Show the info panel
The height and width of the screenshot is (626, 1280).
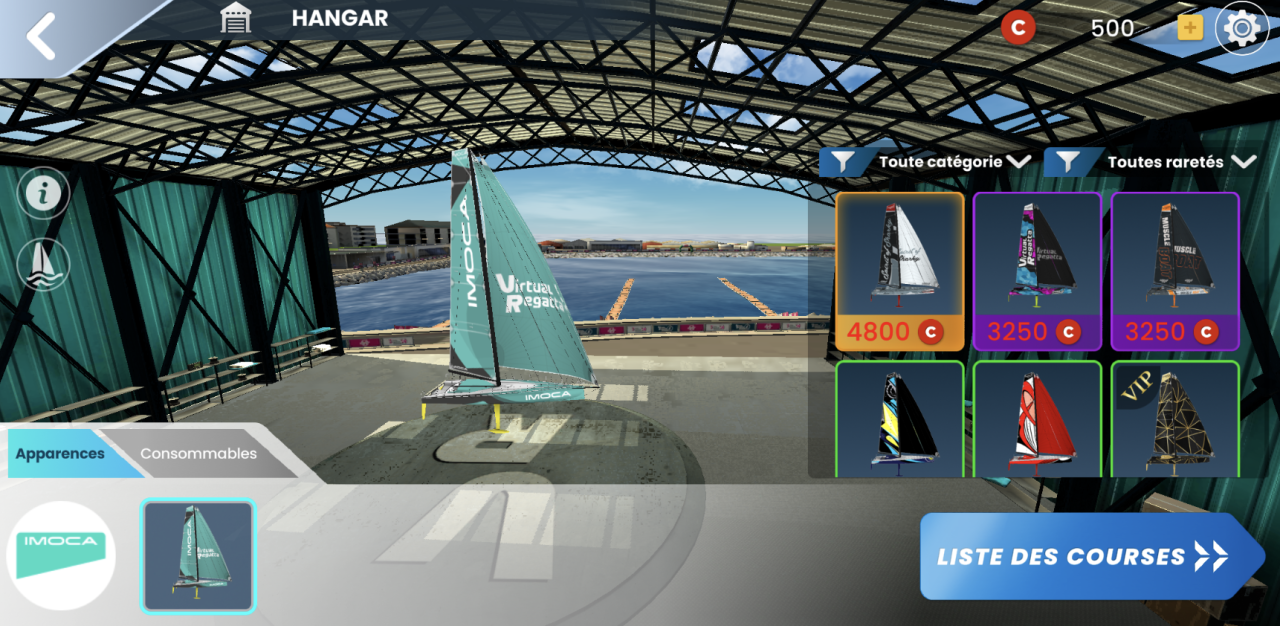click(43, 194)
